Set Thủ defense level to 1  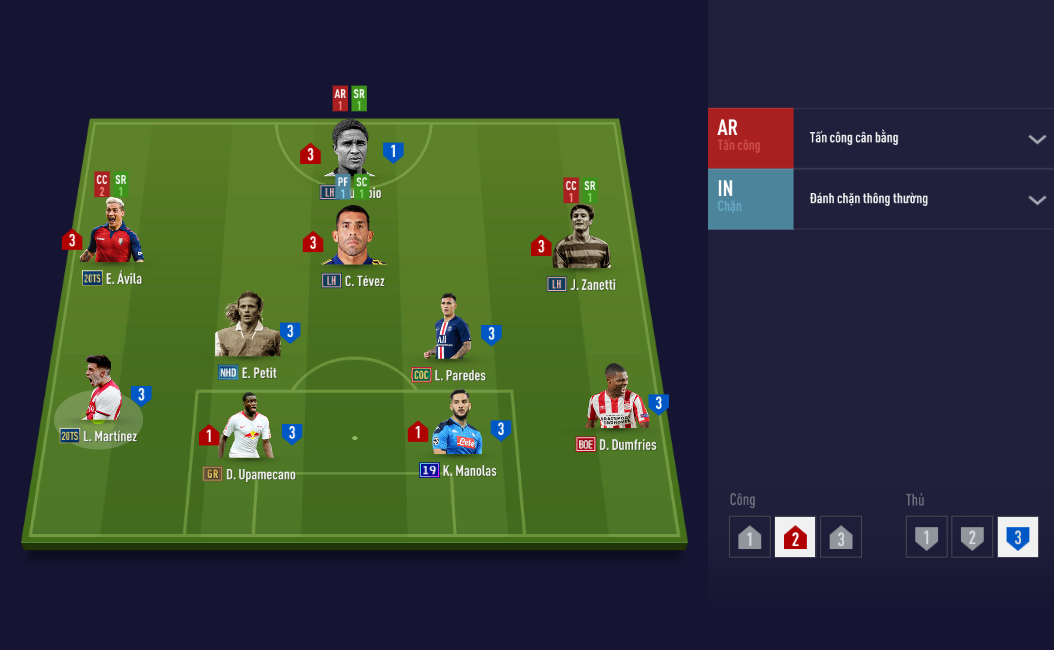pos(927,538)
